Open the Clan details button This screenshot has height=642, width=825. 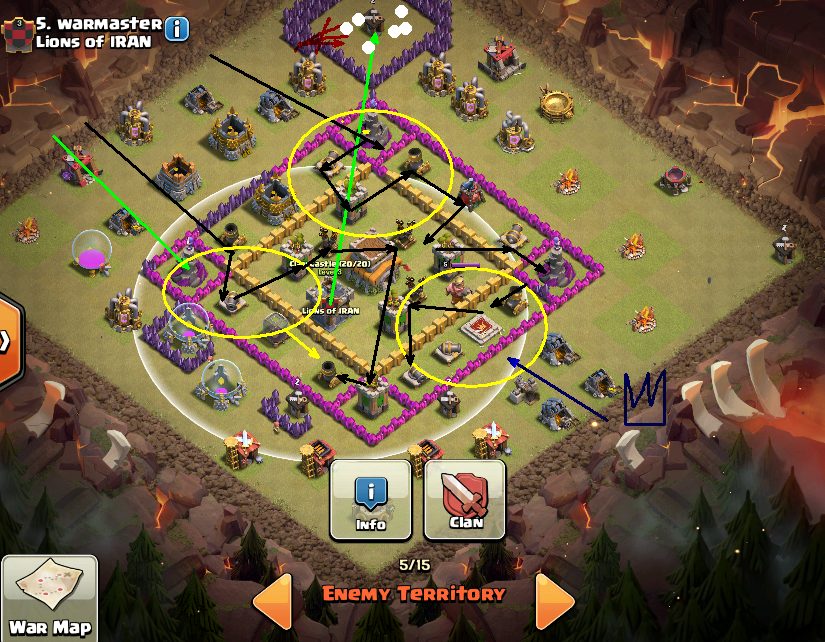point(465,499)
